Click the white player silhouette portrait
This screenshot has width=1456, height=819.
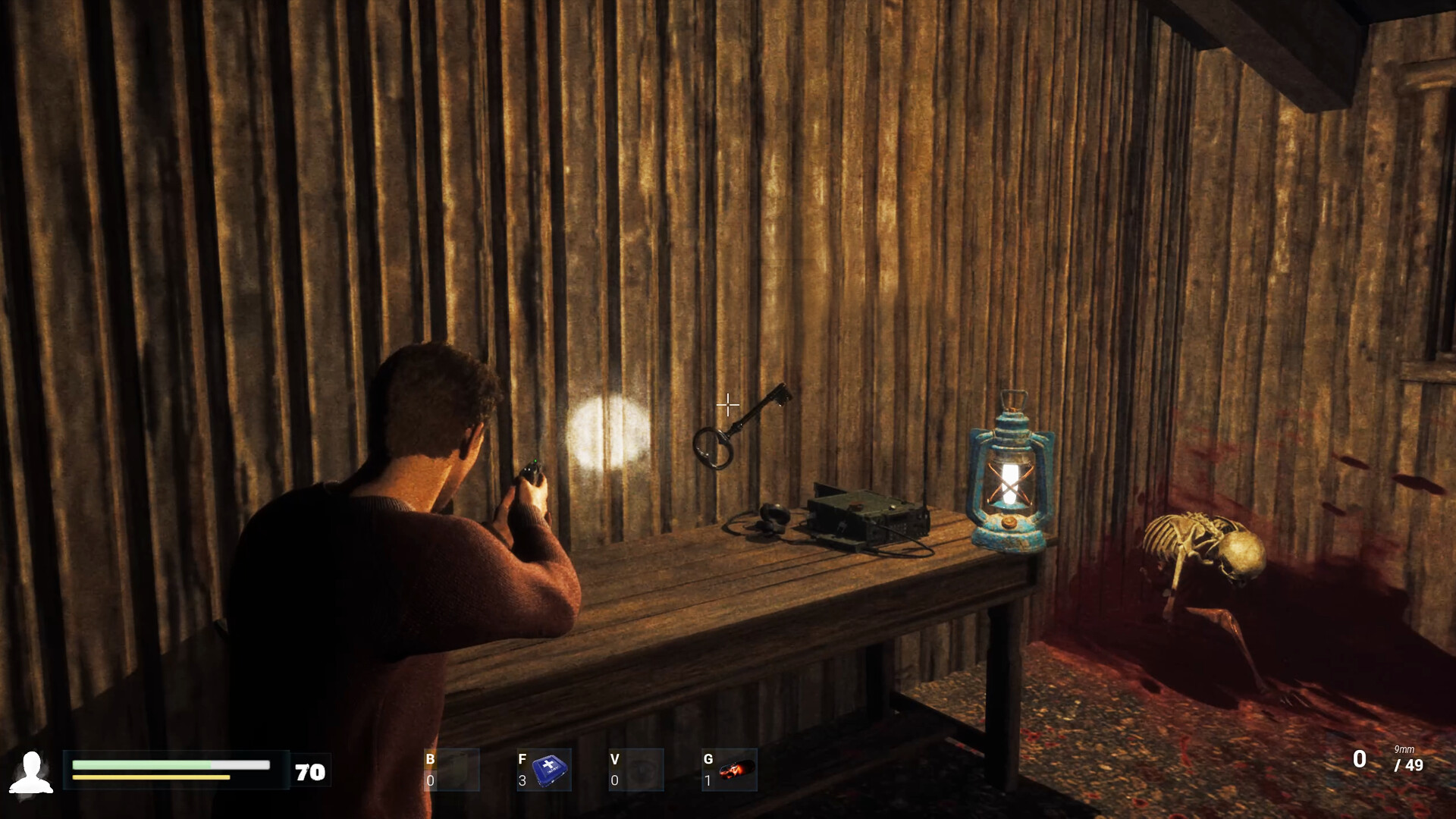click(x=31, y=772)
